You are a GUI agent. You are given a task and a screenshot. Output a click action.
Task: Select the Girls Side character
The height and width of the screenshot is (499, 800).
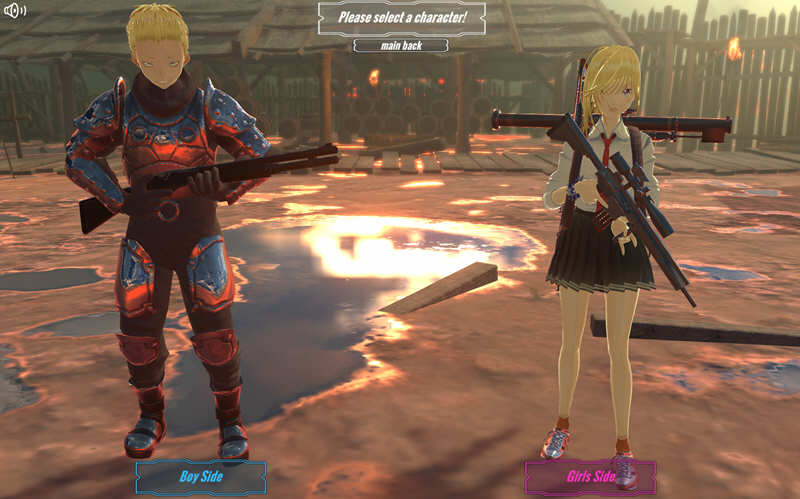click(590, 477)
